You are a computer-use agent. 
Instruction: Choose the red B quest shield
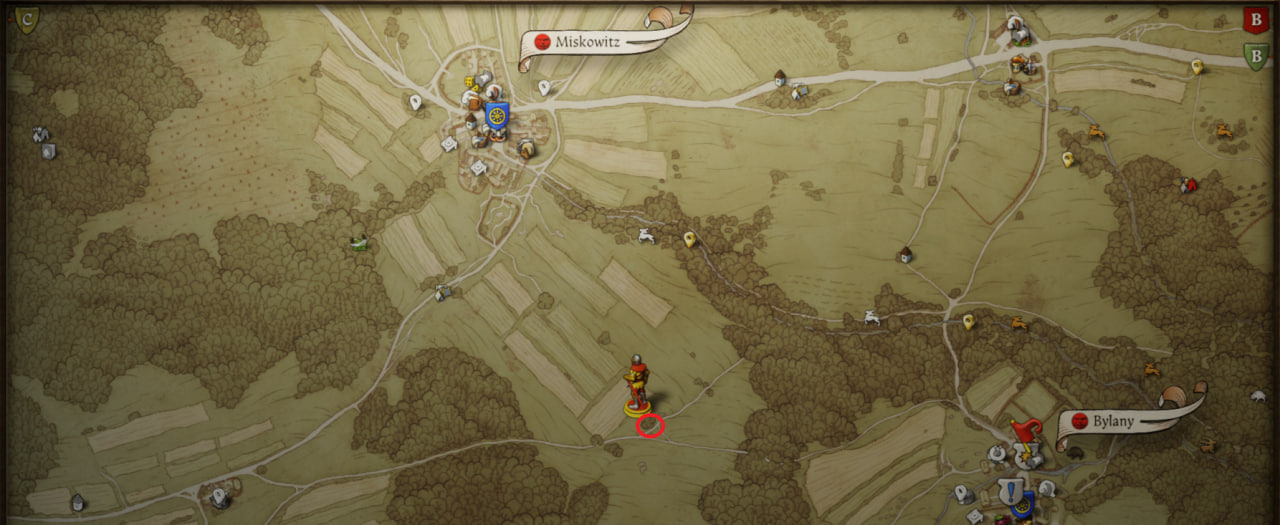click(1254, 19)
